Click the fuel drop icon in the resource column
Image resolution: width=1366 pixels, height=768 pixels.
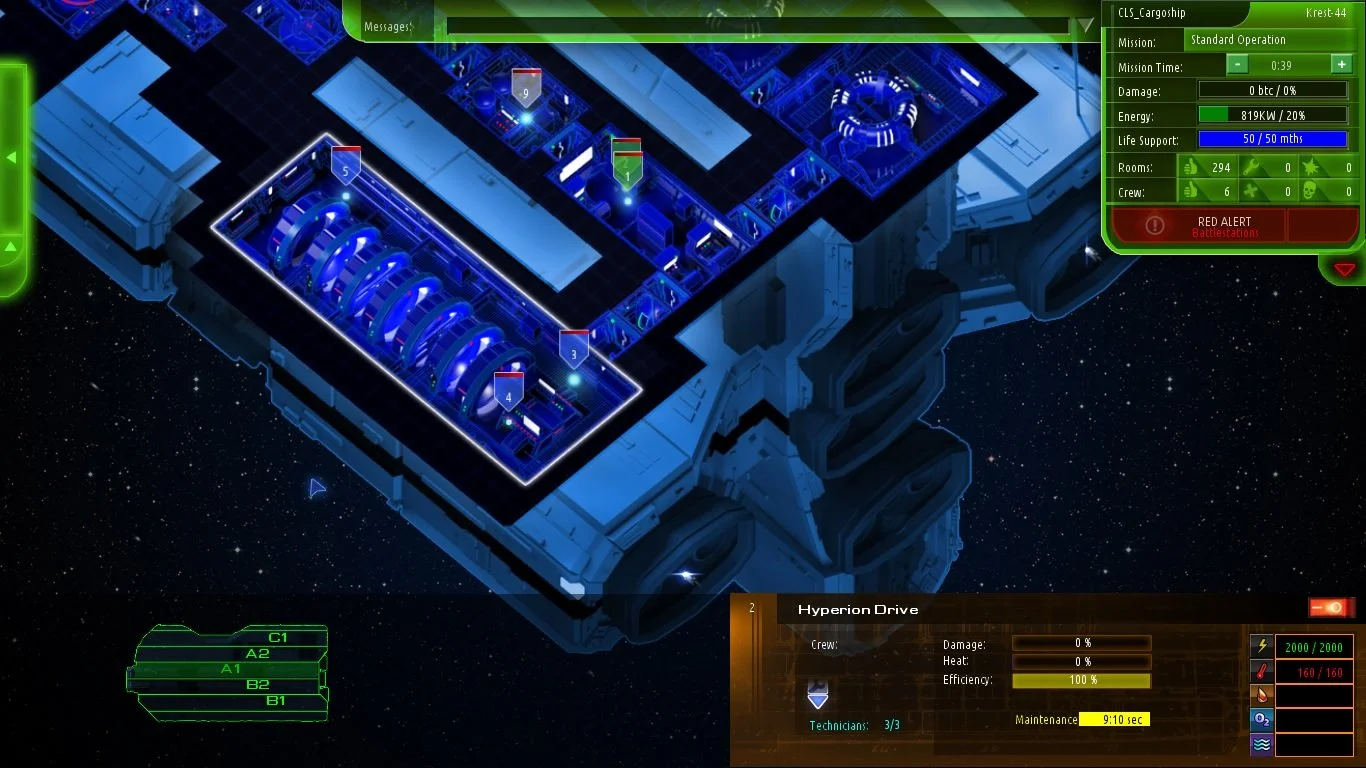coord(1261,696)
